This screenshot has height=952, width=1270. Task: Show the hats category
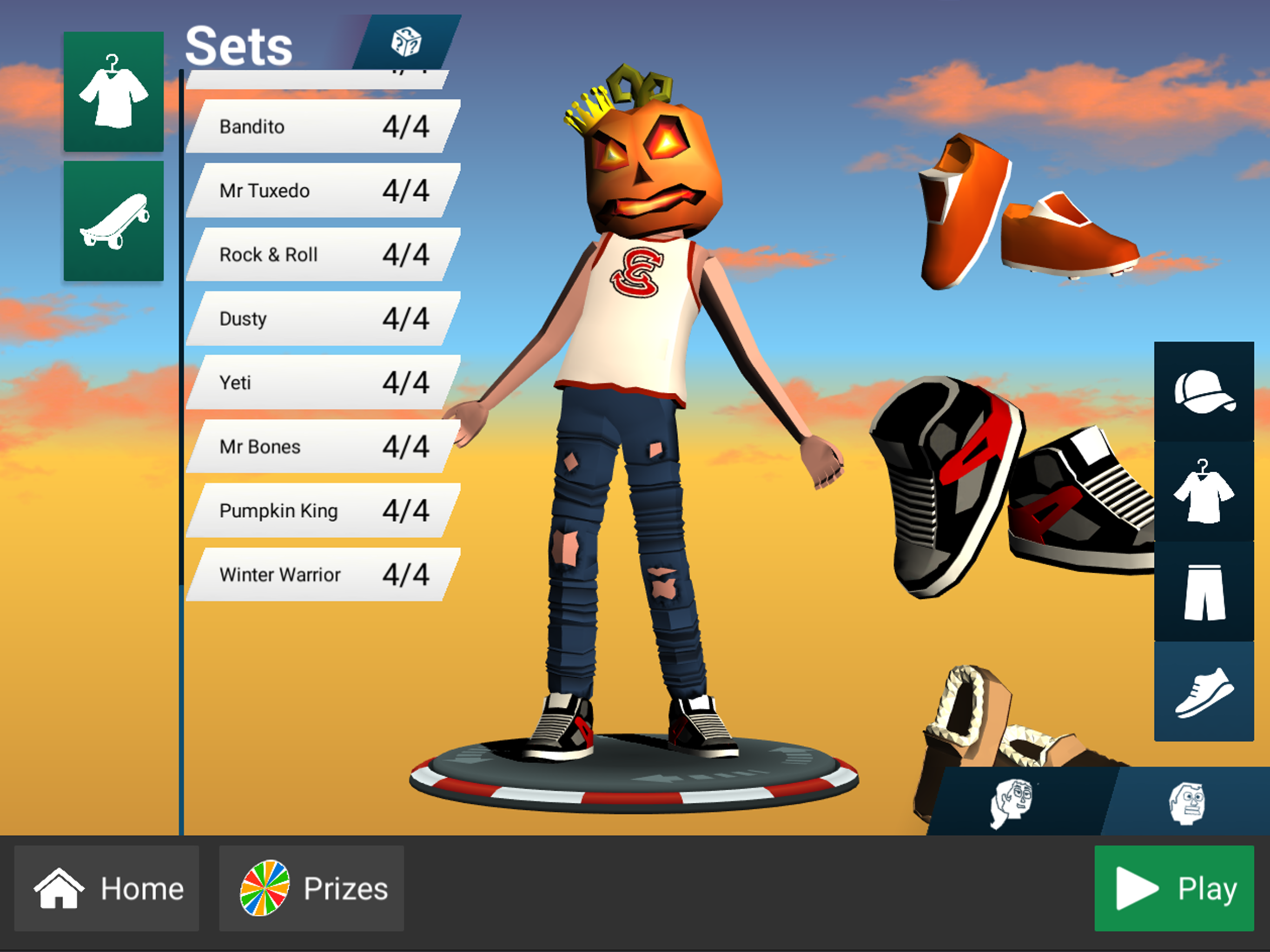click(x=1204, y=391)
